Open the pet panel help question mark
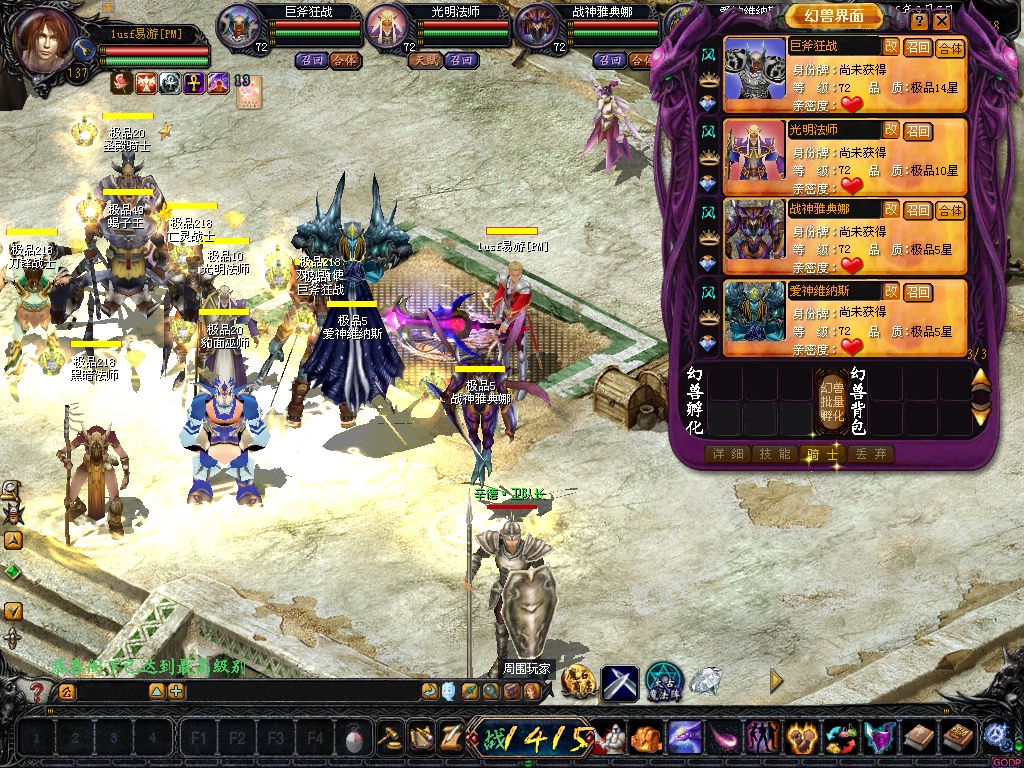Viewport: 1024px width, 768px height. pos(919,20)
